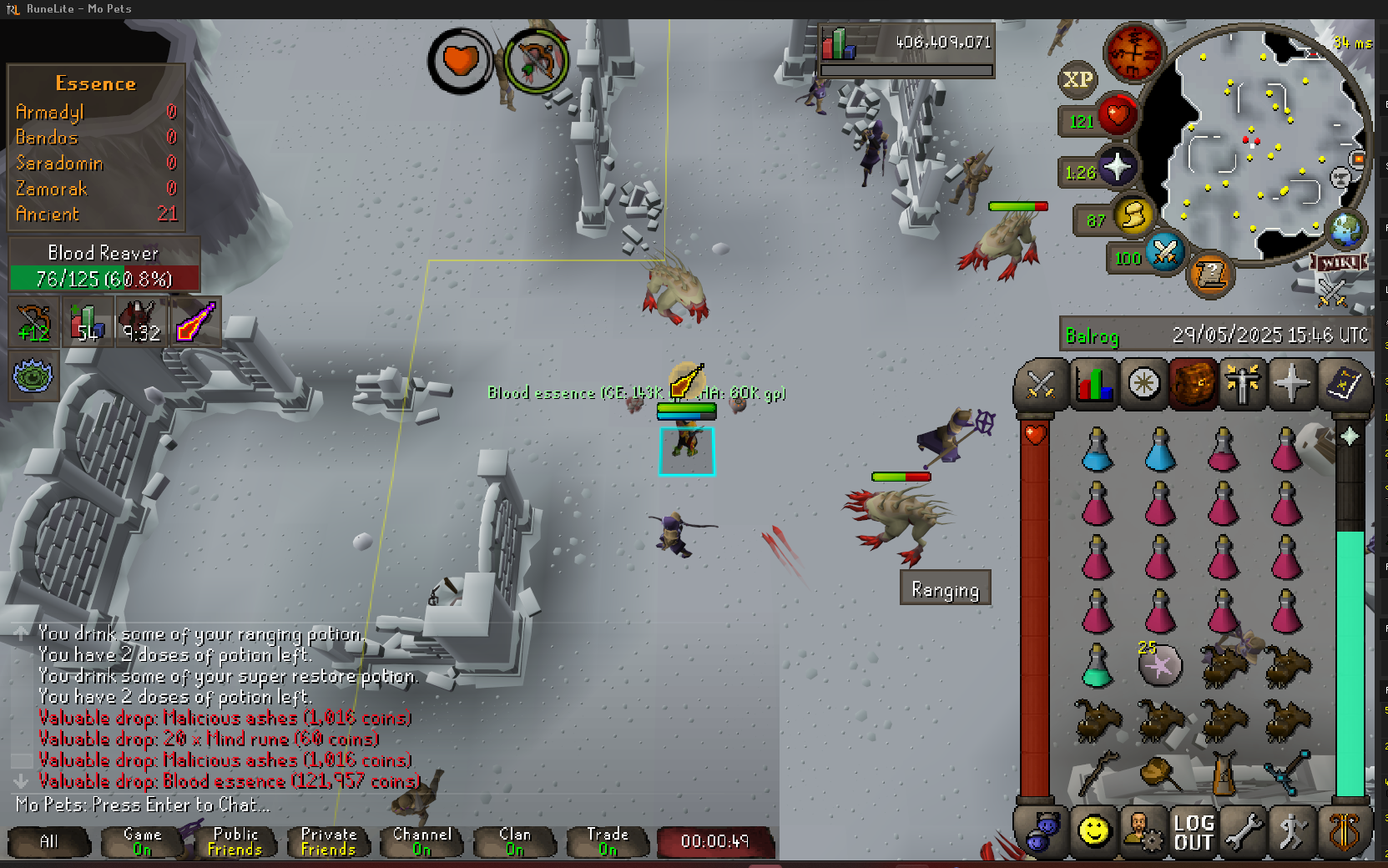
Task: Open the world map globe
Action: 1345,230
